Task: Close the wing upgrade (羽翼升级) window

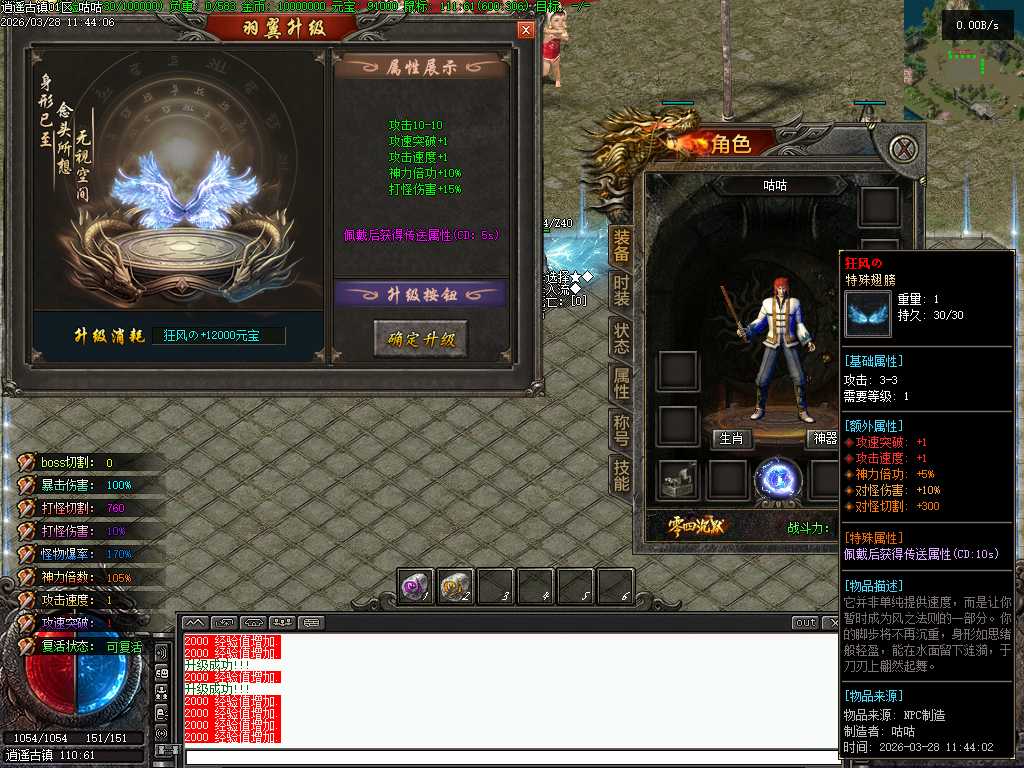Action: coord(526,30)
